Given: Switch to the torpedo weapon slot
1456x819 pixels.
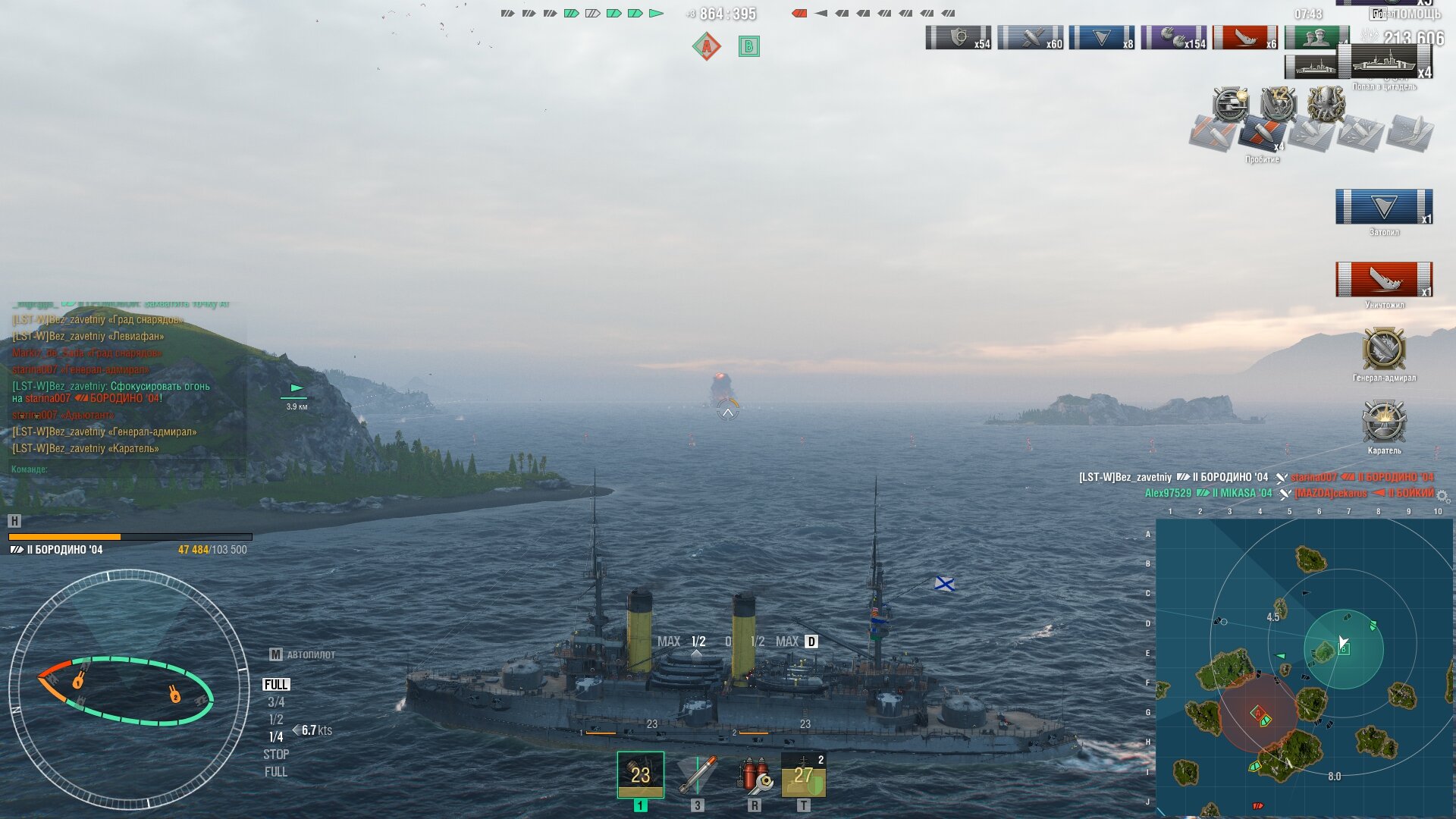Looking at the screenshot, I should click(x=697, y=774).
